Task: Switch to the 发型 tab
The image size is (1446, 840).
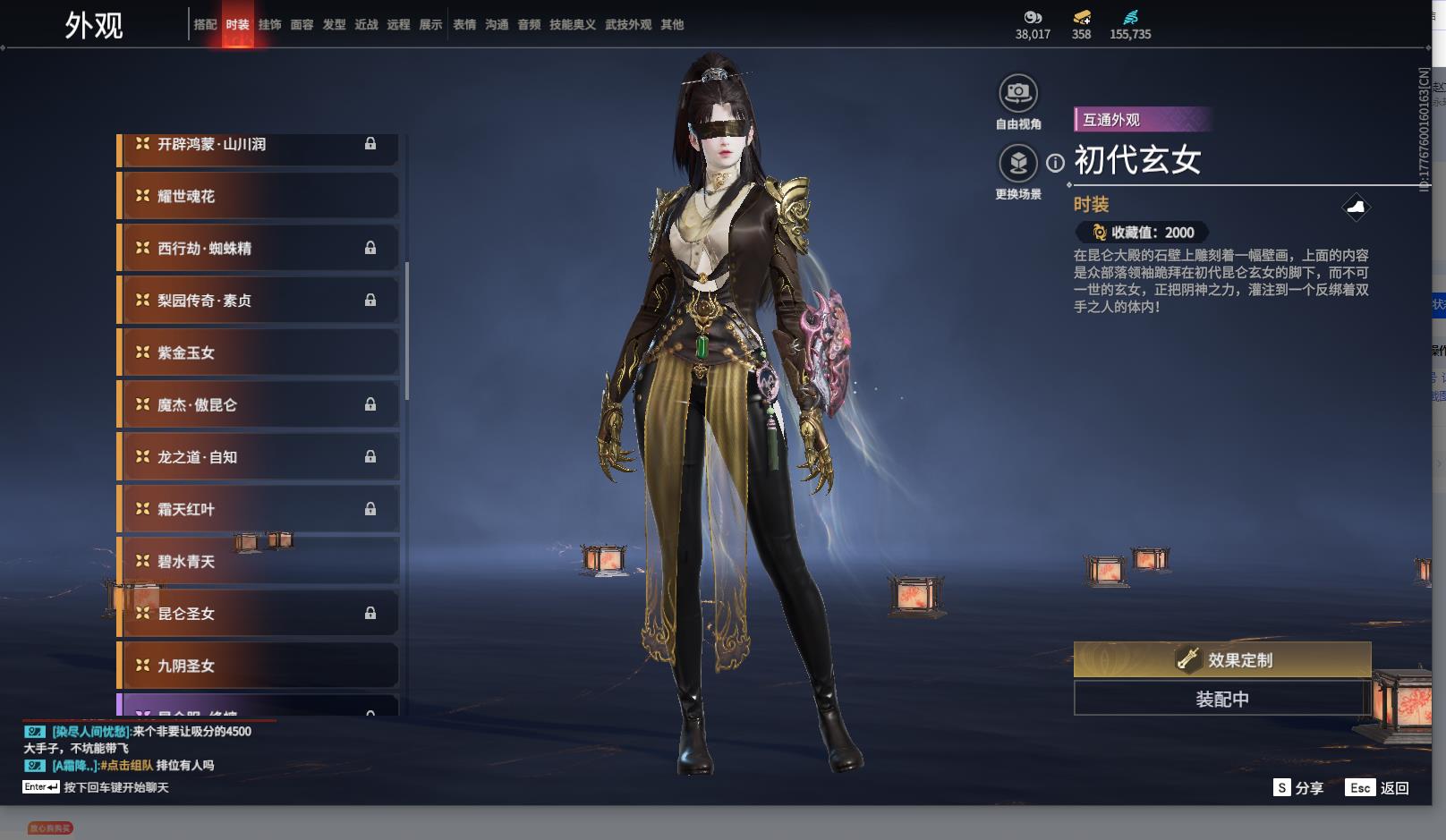Action: click(x=334, y=24)
